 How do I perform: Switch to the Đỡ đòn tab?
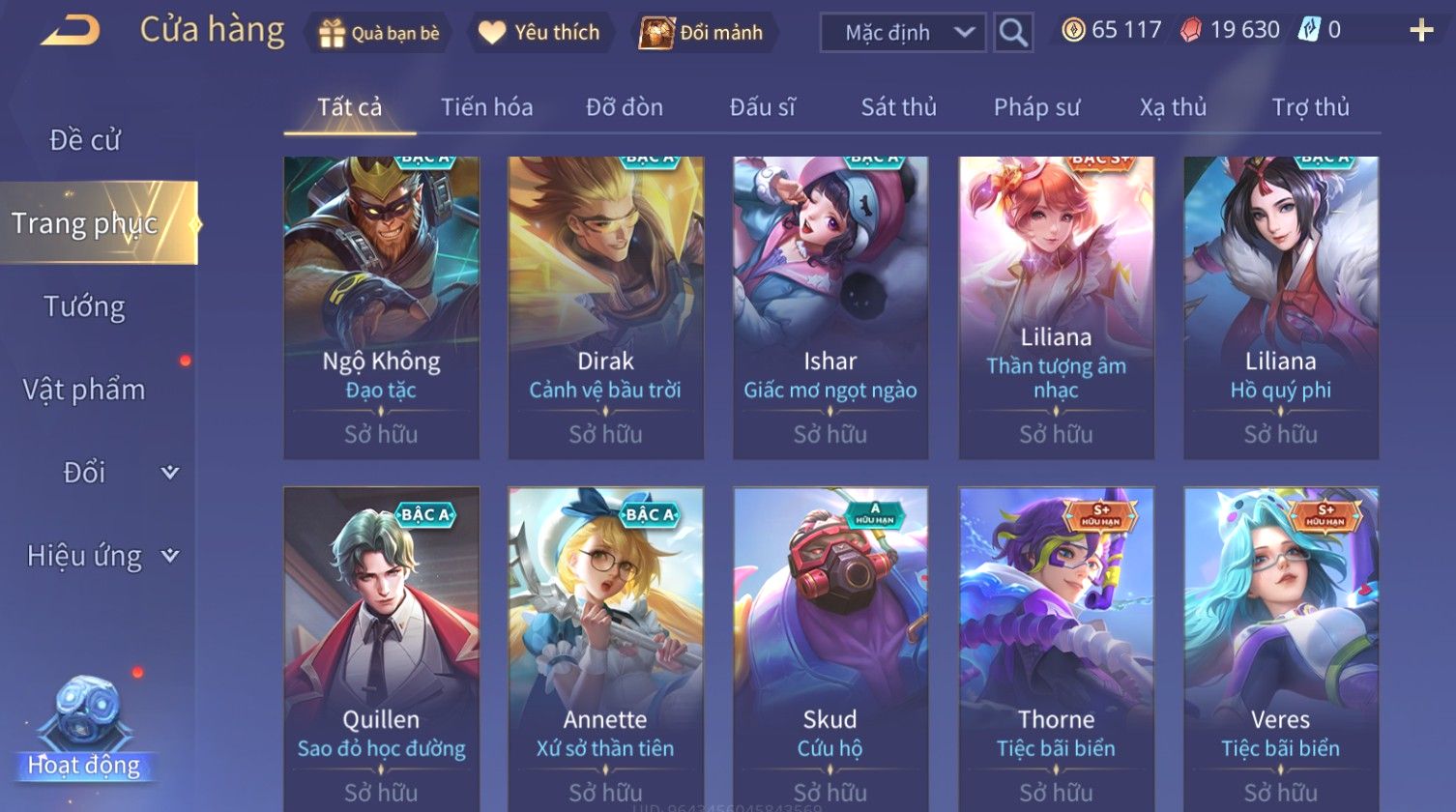[x=625, y=107]
